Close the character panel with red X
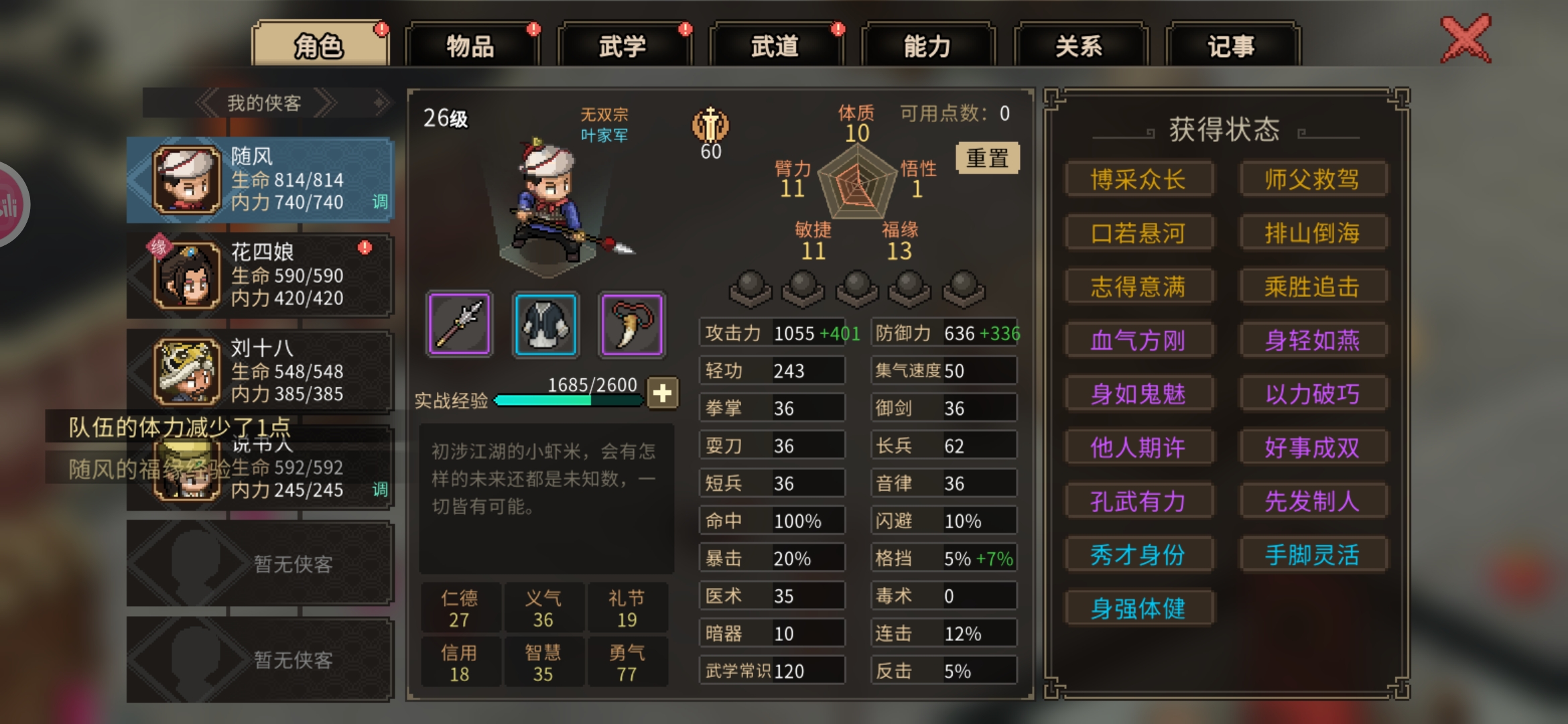The image size is (1568, 724). [1466, 39]
